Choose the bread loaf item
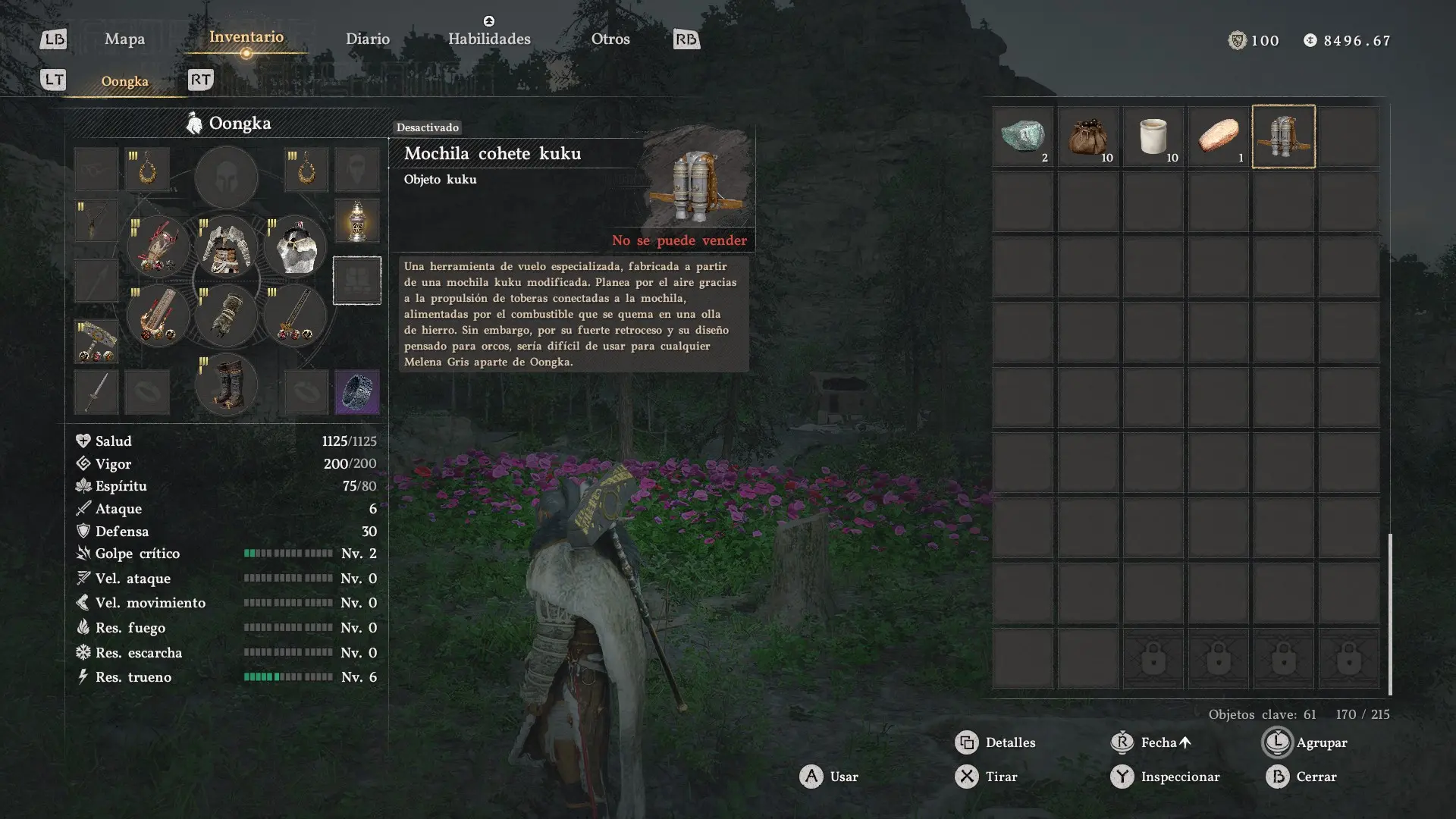 pyautogui.click(x=1219, y=136)
